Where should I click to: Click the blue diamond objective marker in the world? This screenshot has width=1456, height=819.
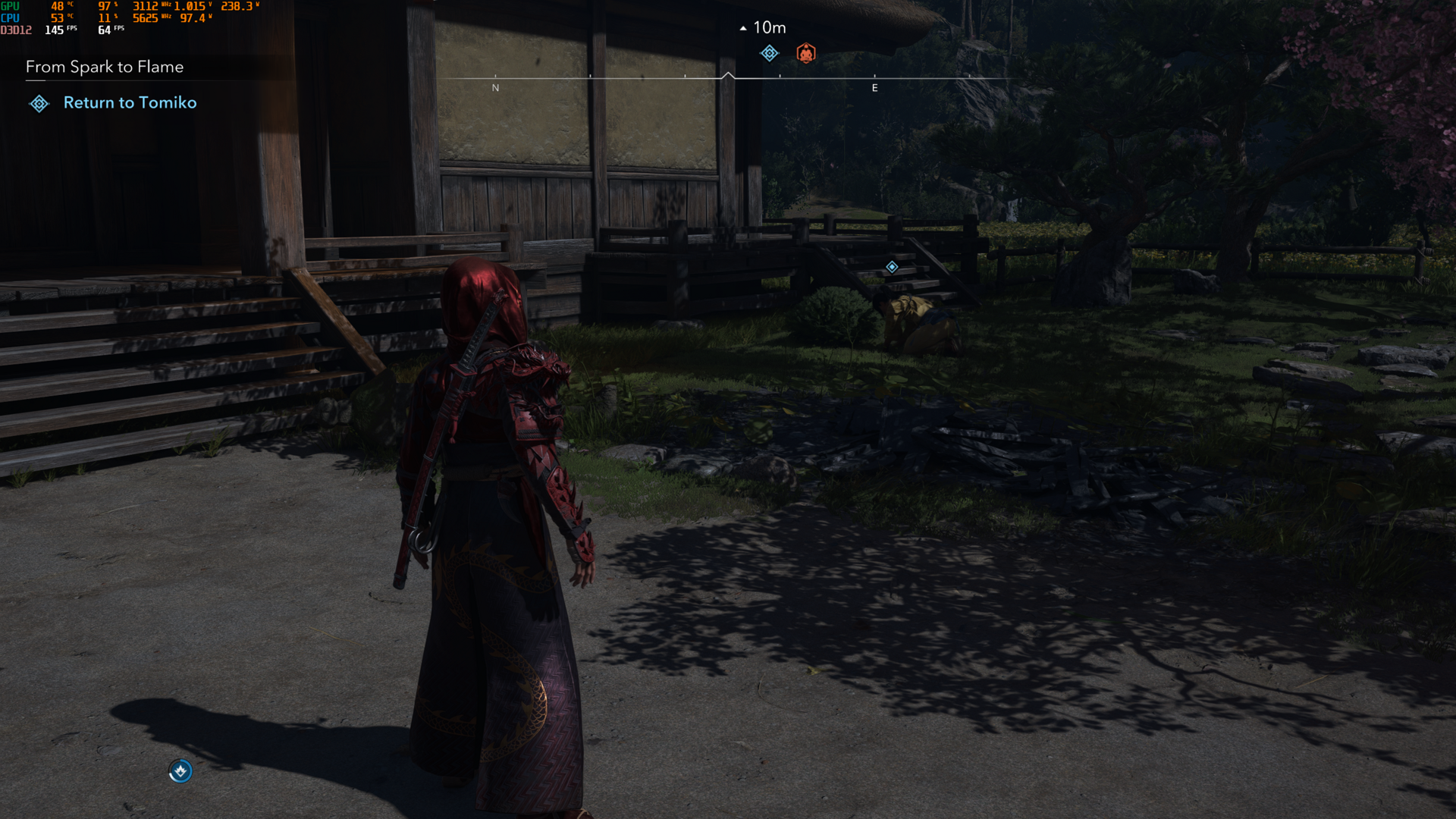[892, 266]
